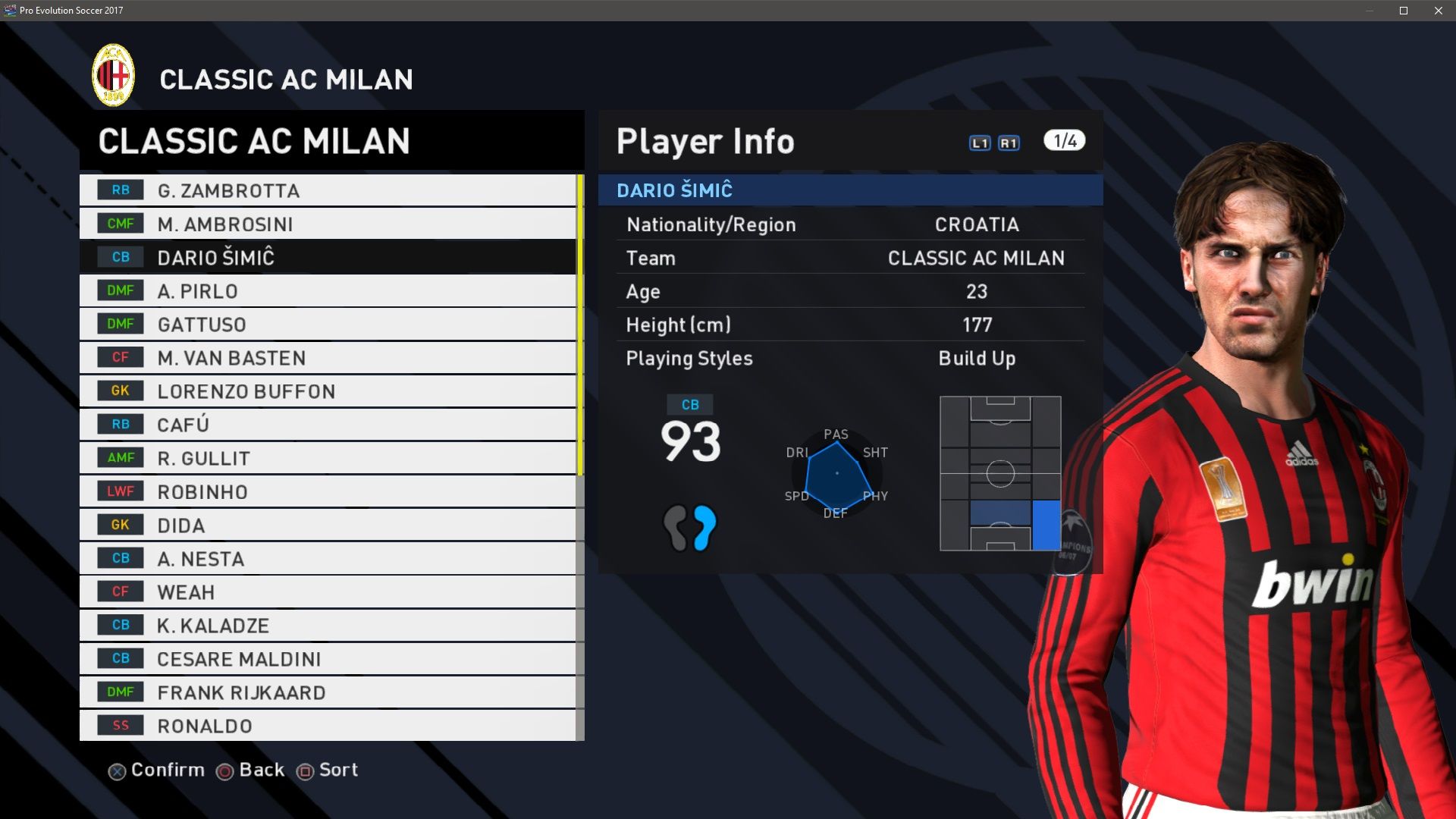Choose M. Van Basten row
The height and width of the screenshot is (819, 1456).
tap(327, 357)
